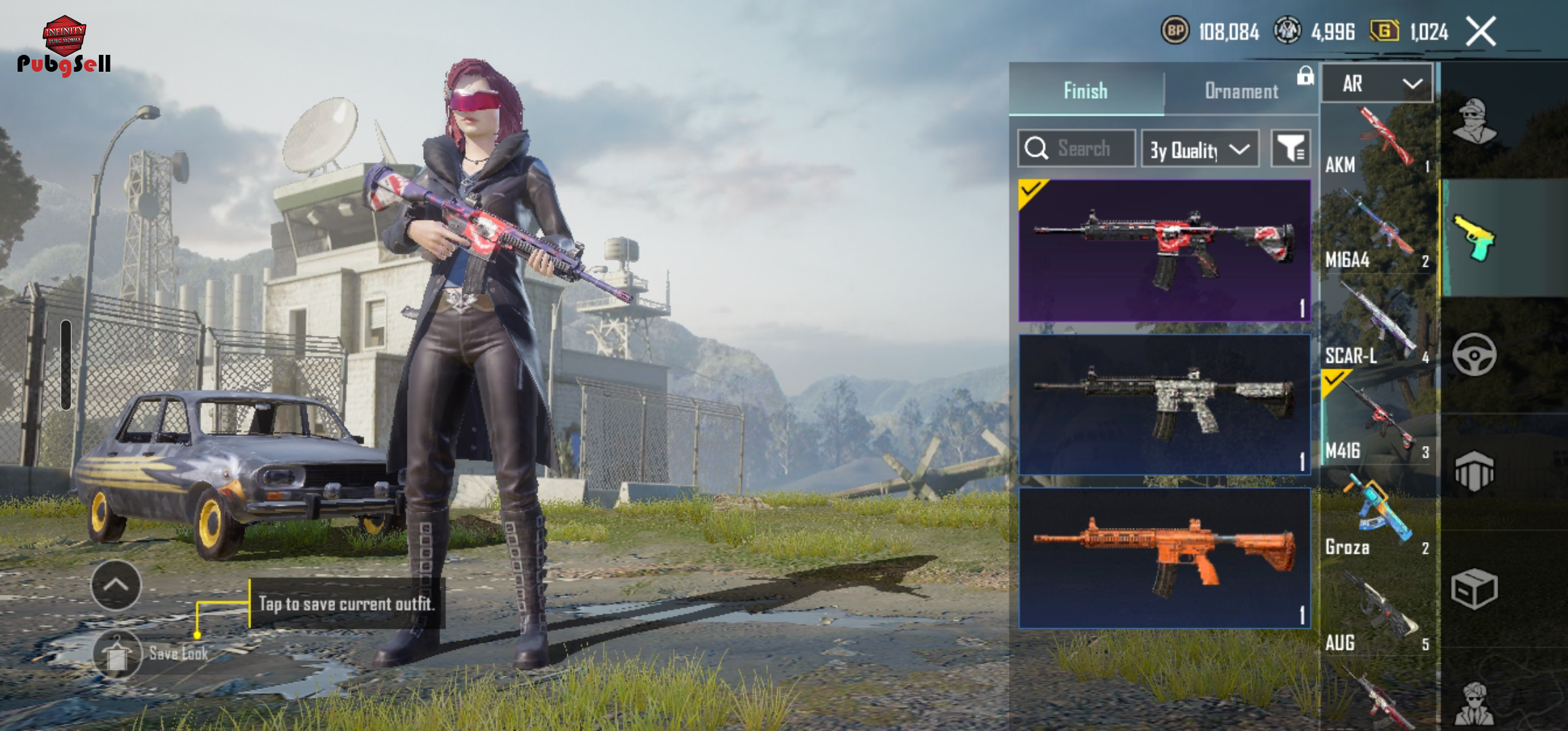Switch to the Finish tab

1085,91
